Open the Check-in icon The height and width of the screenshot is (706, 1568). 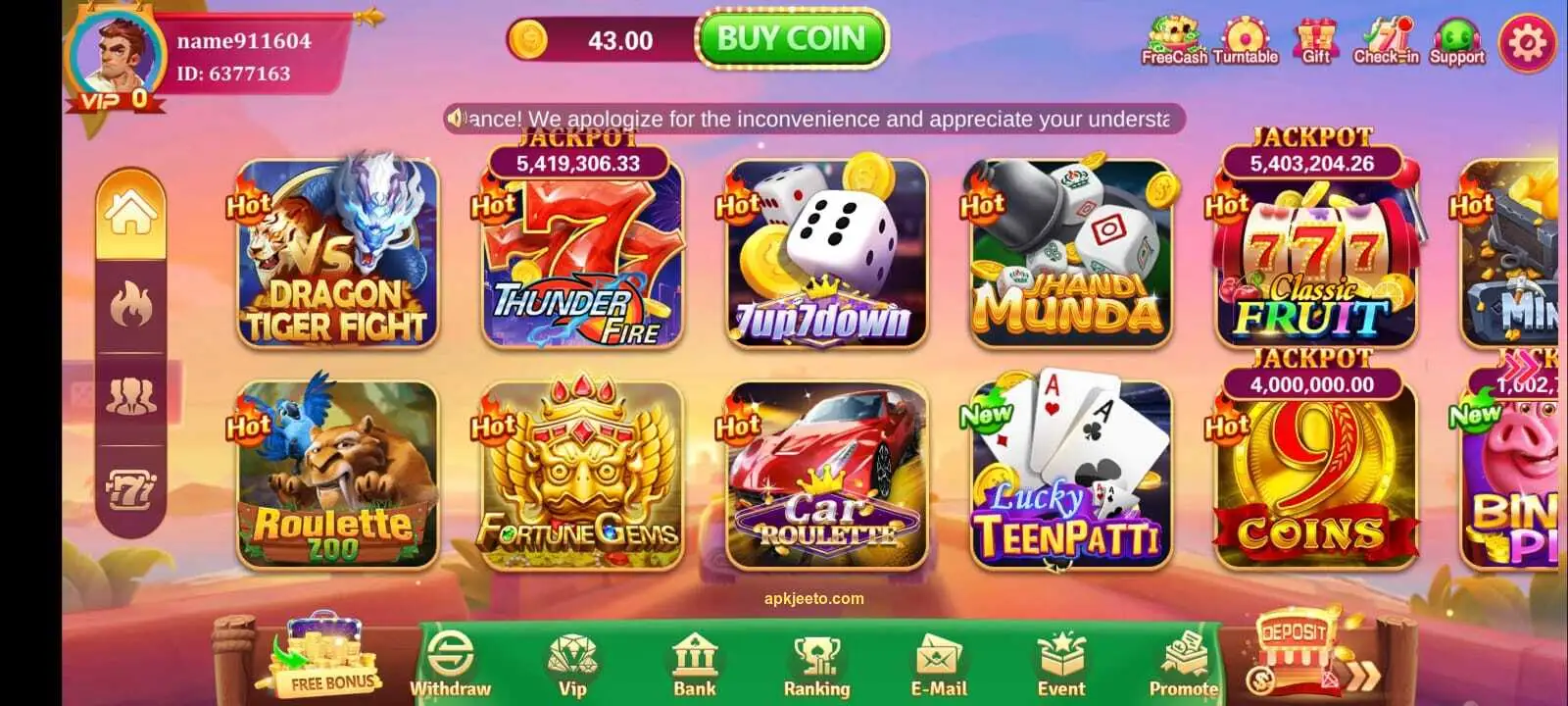pos(1387,37)
